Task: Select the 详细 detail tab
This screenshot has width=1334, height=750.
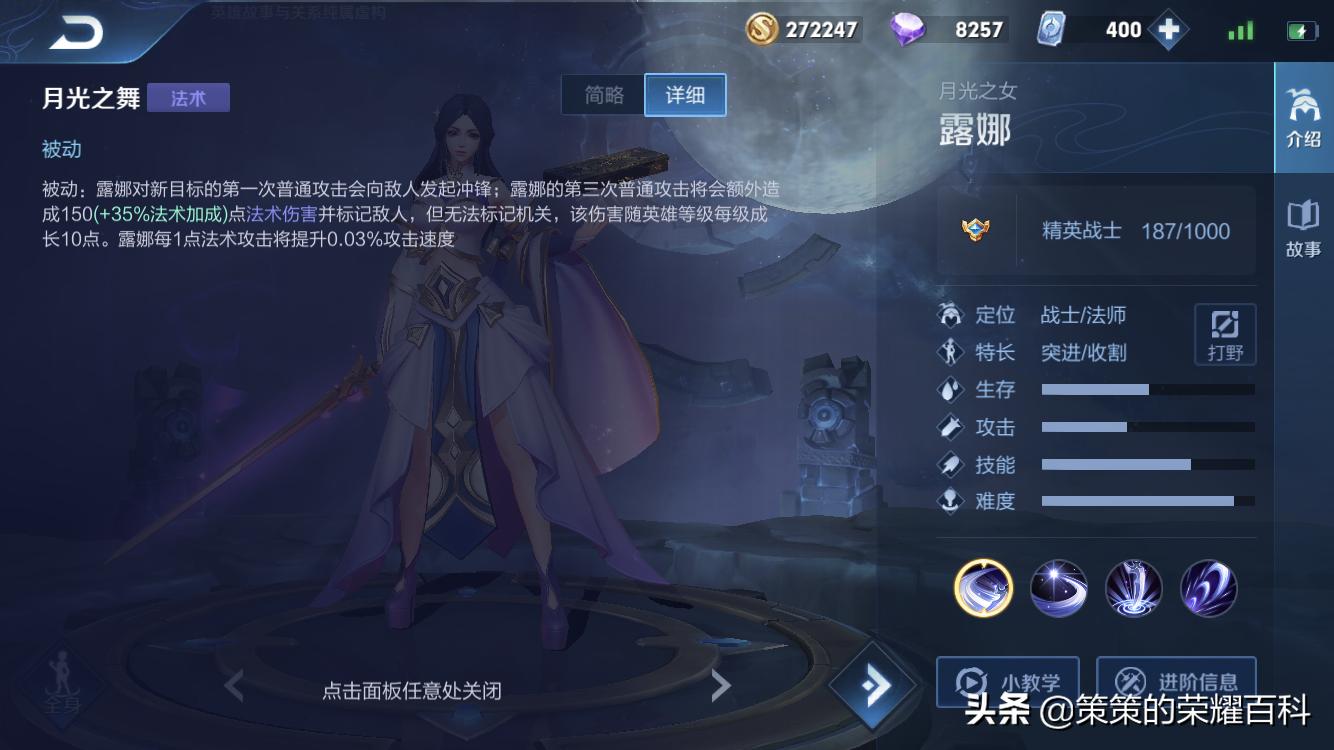Action: 684,94
